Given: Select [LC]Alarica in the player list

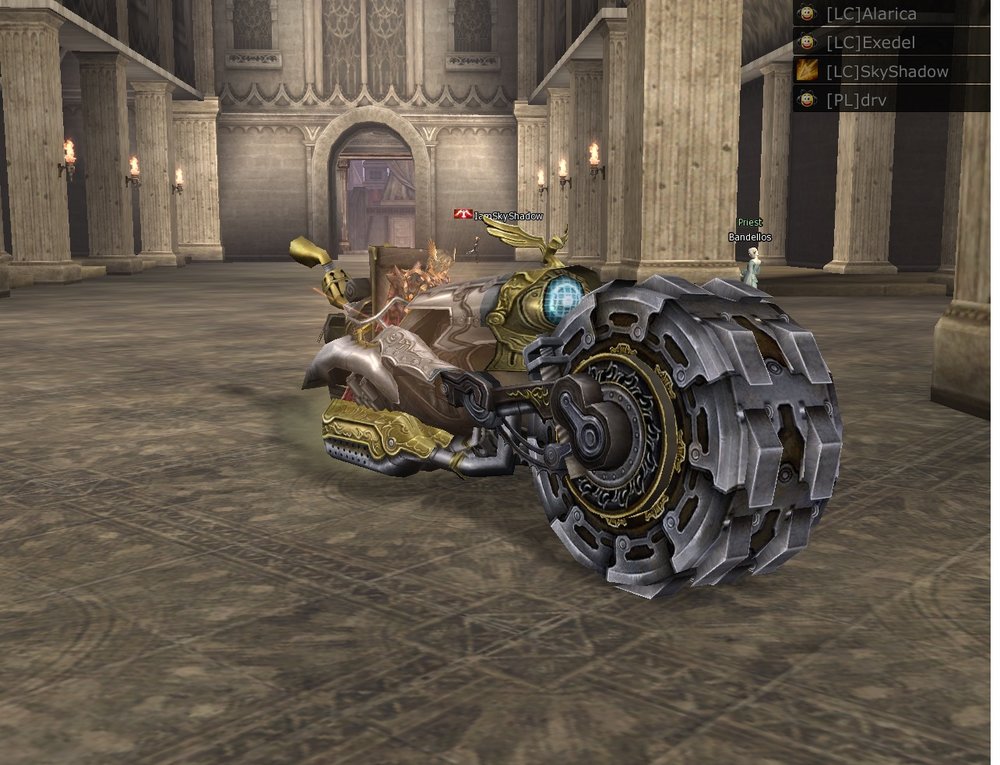Looking at the screenshot, I should tap(870, 14).
